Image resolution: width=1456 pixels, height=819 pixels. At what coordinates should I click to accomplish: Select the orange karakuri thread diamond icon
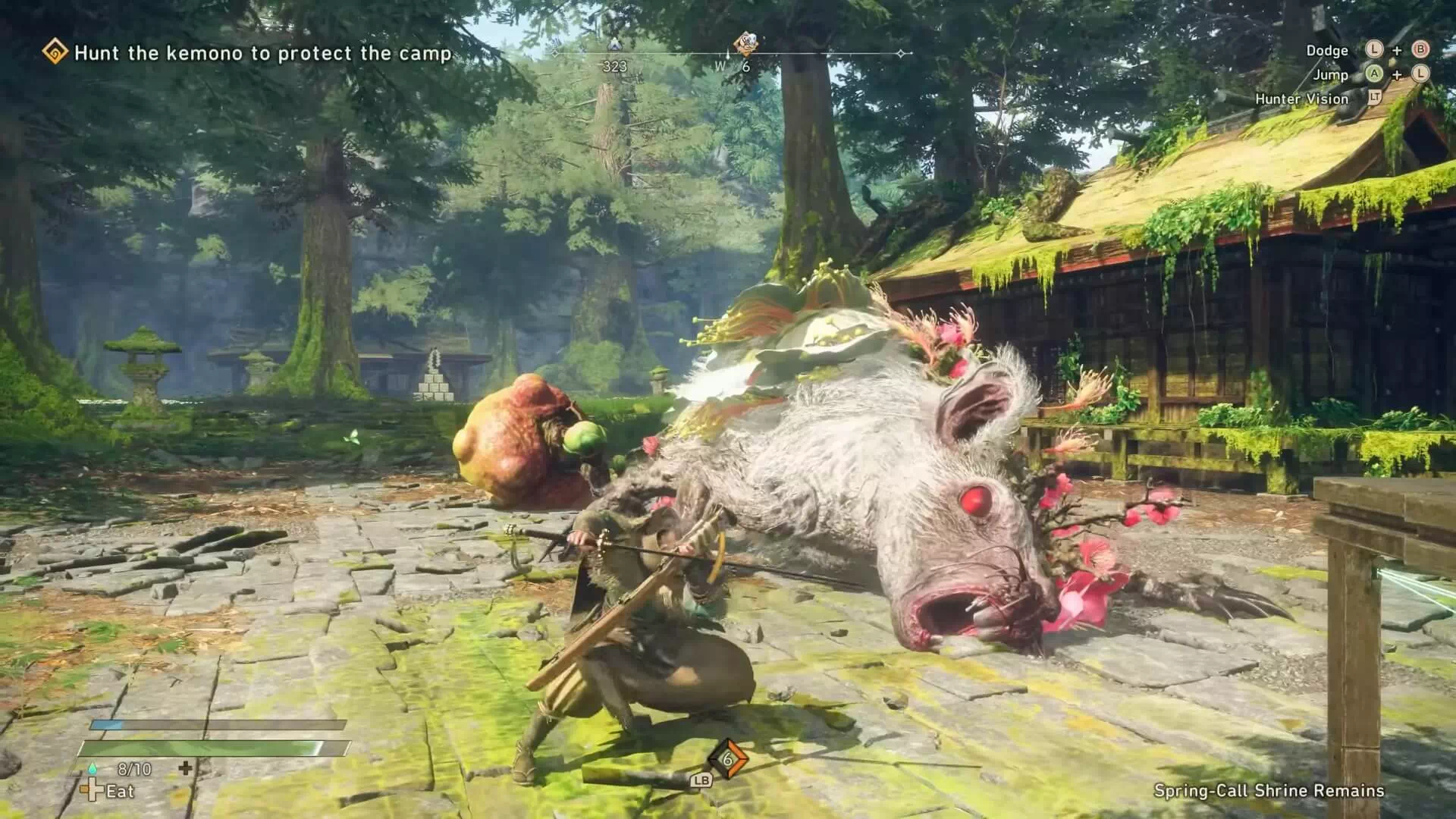(727, 759)
